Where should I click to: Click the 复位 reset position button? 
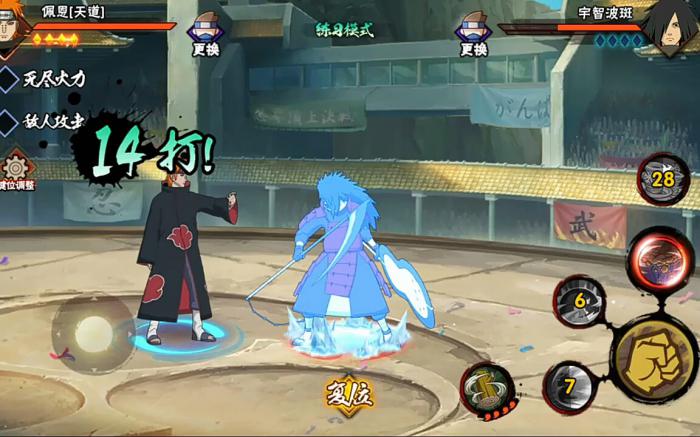click(348, 393)
